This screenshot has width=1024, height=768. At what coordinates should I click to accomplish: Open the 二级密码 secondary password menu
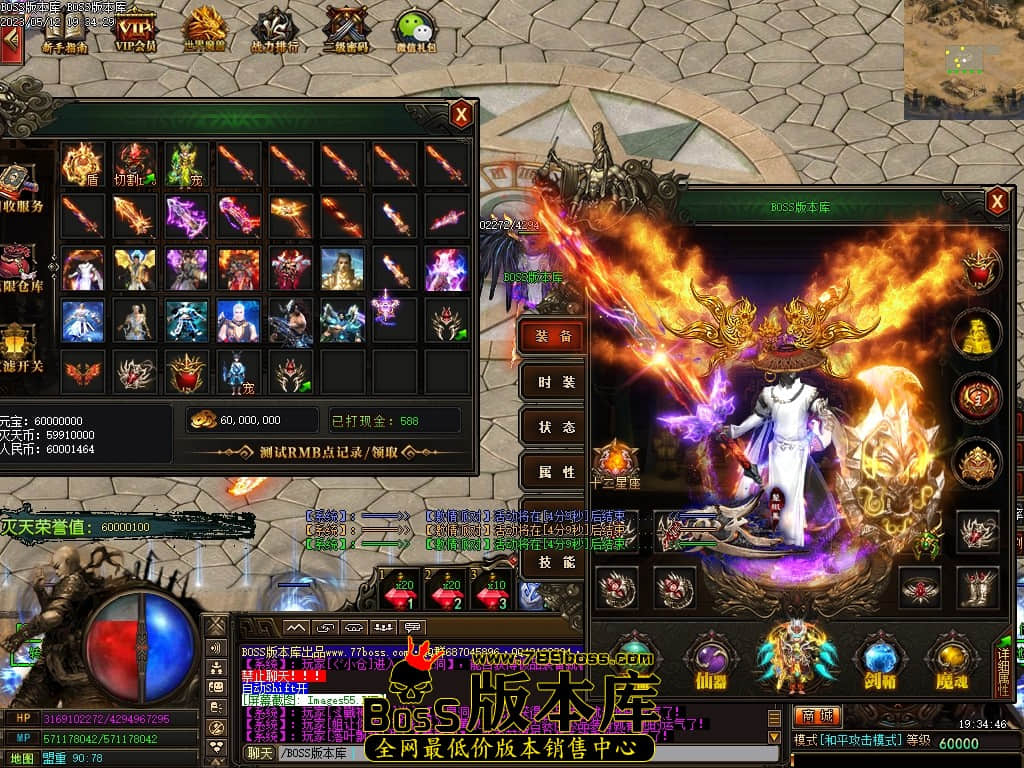click(x=346, y=30)
